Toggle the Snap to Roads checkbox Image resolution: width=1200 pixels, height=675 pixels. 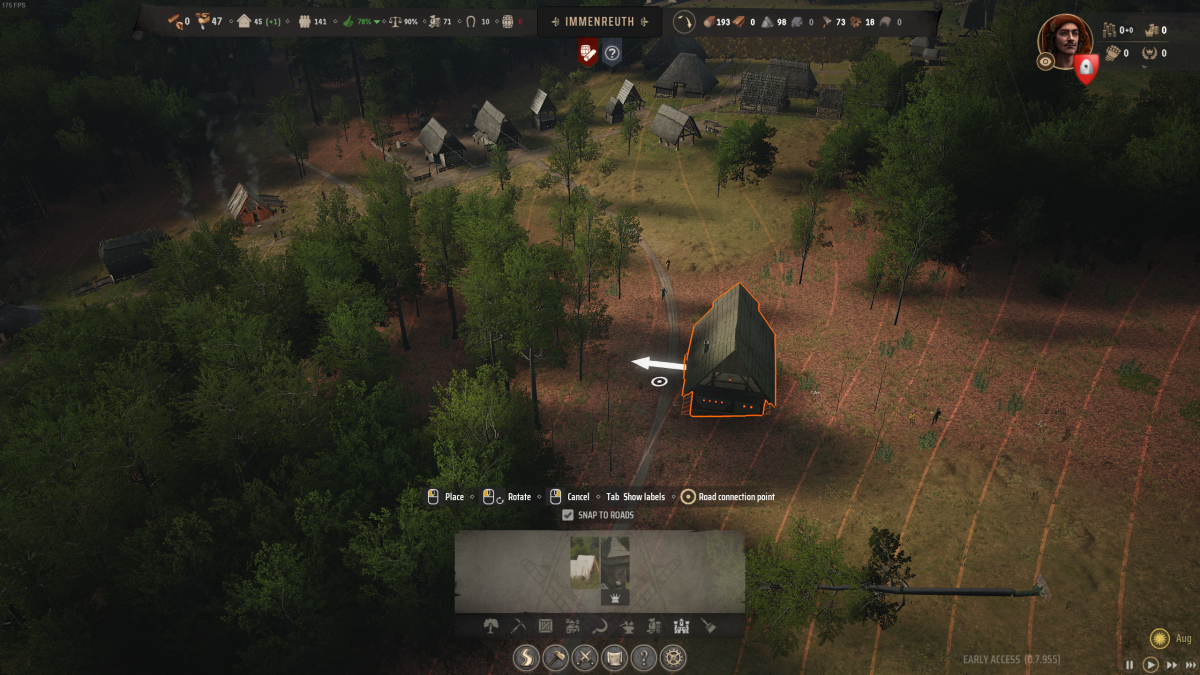(x=568, y=515)
